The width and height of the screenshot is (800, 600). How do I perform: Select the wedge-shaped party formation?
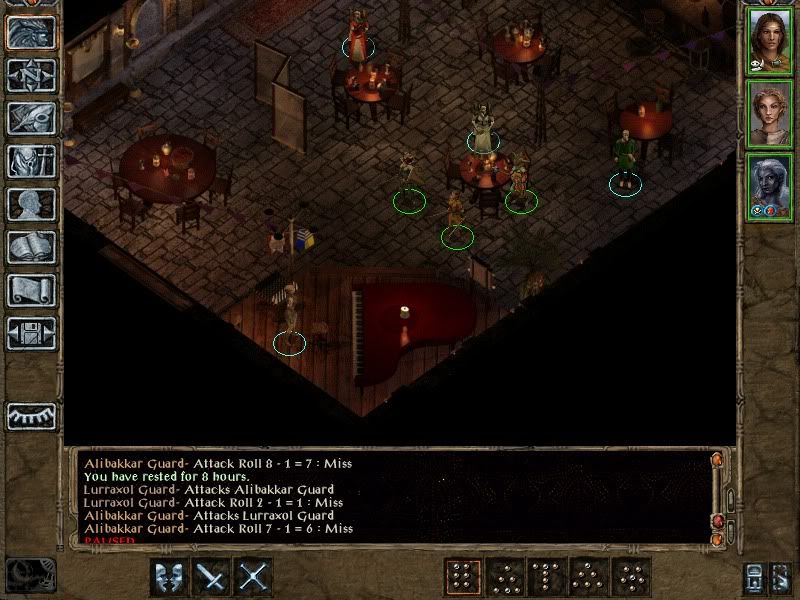click(589, 577)
